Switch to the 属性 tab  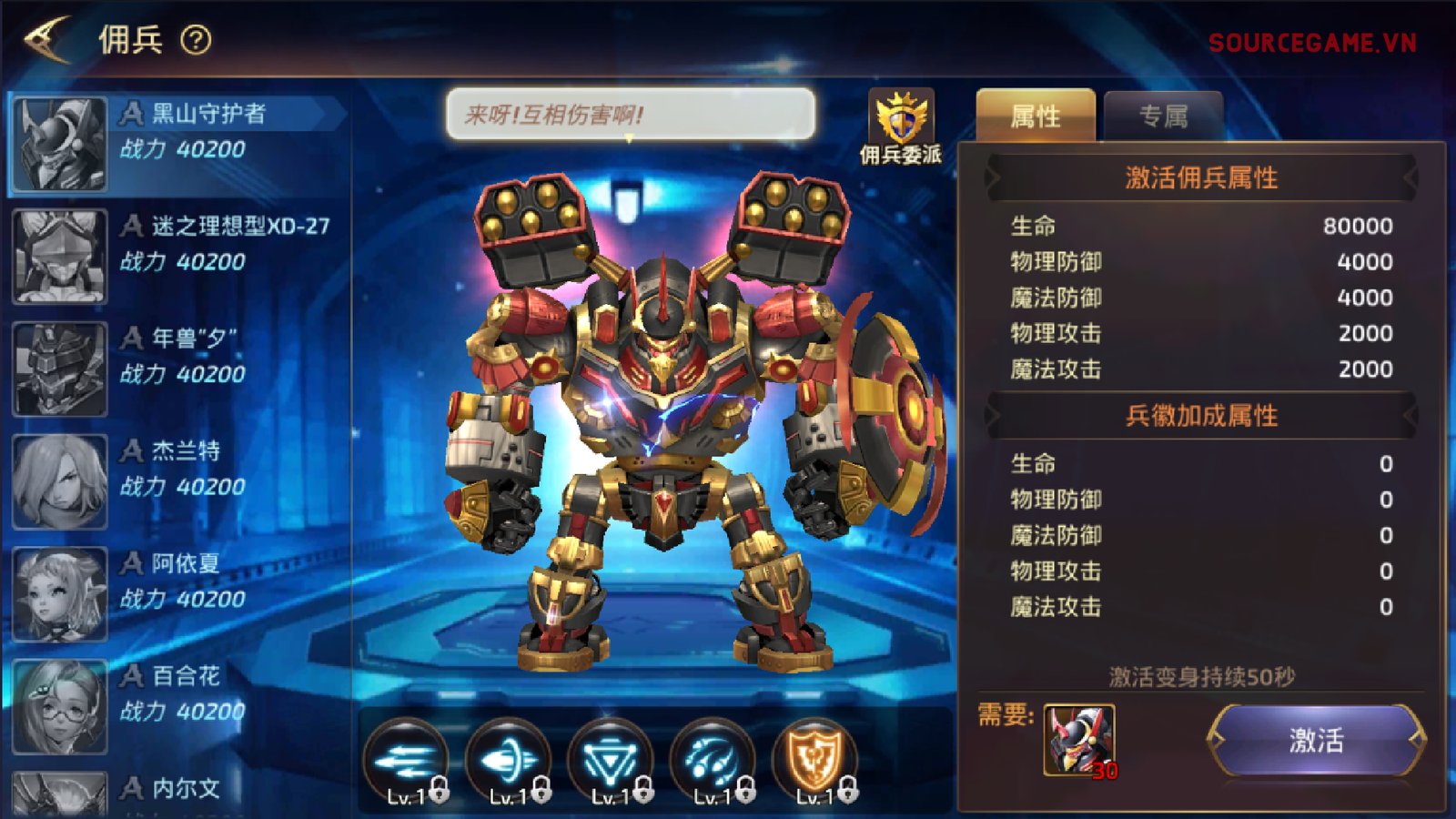point(1036,116)
